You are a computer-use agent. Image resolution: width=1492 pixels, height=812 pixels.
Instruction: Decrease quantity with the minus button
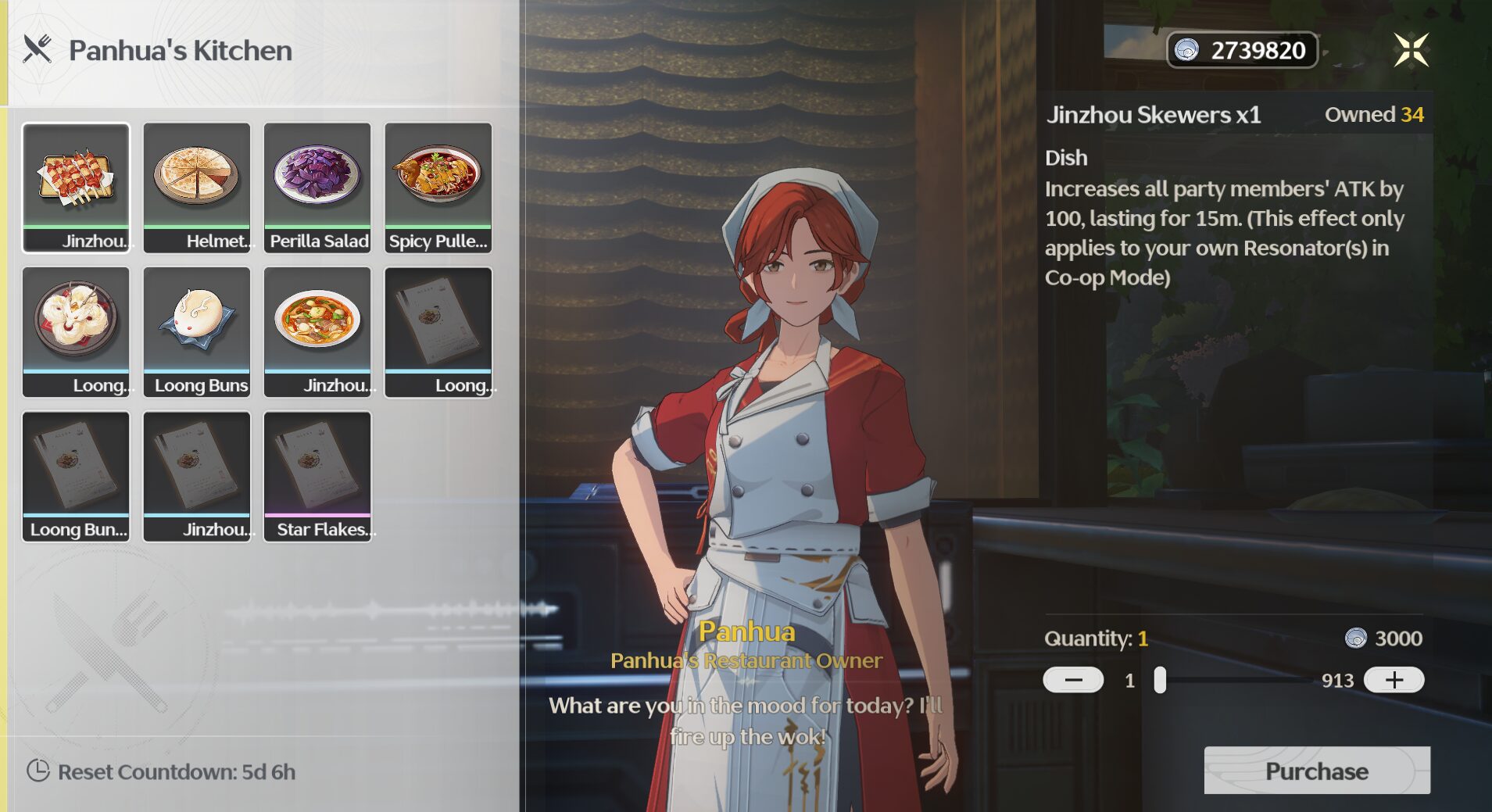click(1072, 679)
